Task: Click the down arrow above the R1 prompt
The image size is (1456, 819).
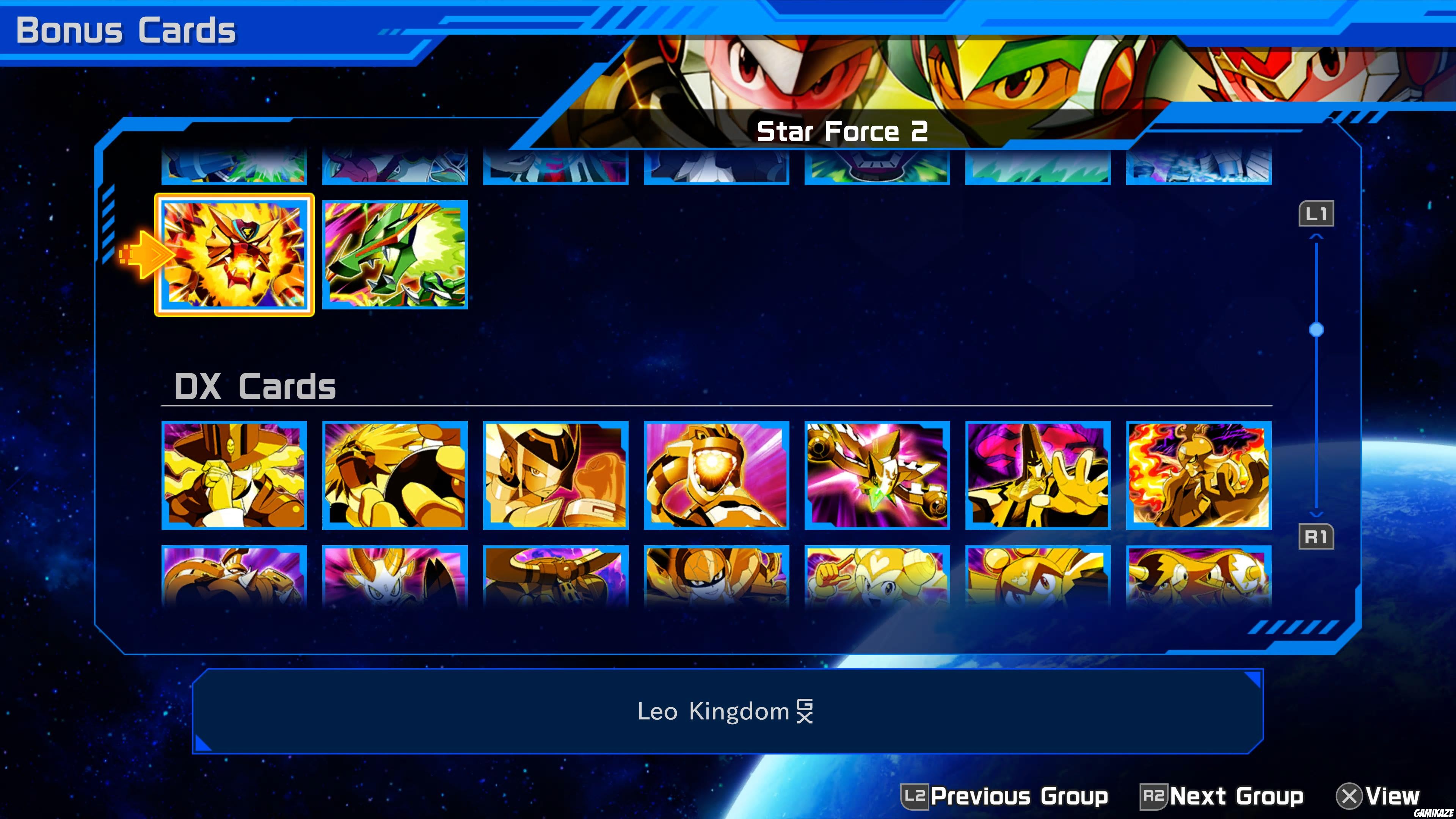Action: 1317,511
